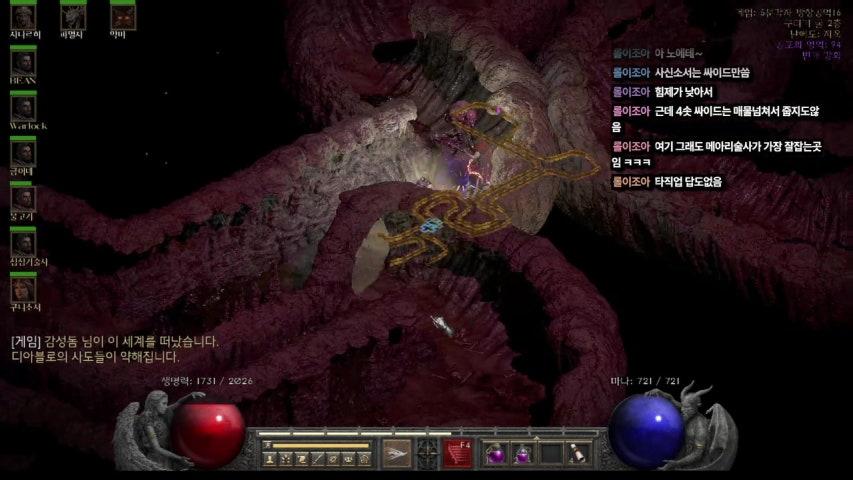
Task: Select the 구나주사 party portrait
Action: [x=22, y=289]
